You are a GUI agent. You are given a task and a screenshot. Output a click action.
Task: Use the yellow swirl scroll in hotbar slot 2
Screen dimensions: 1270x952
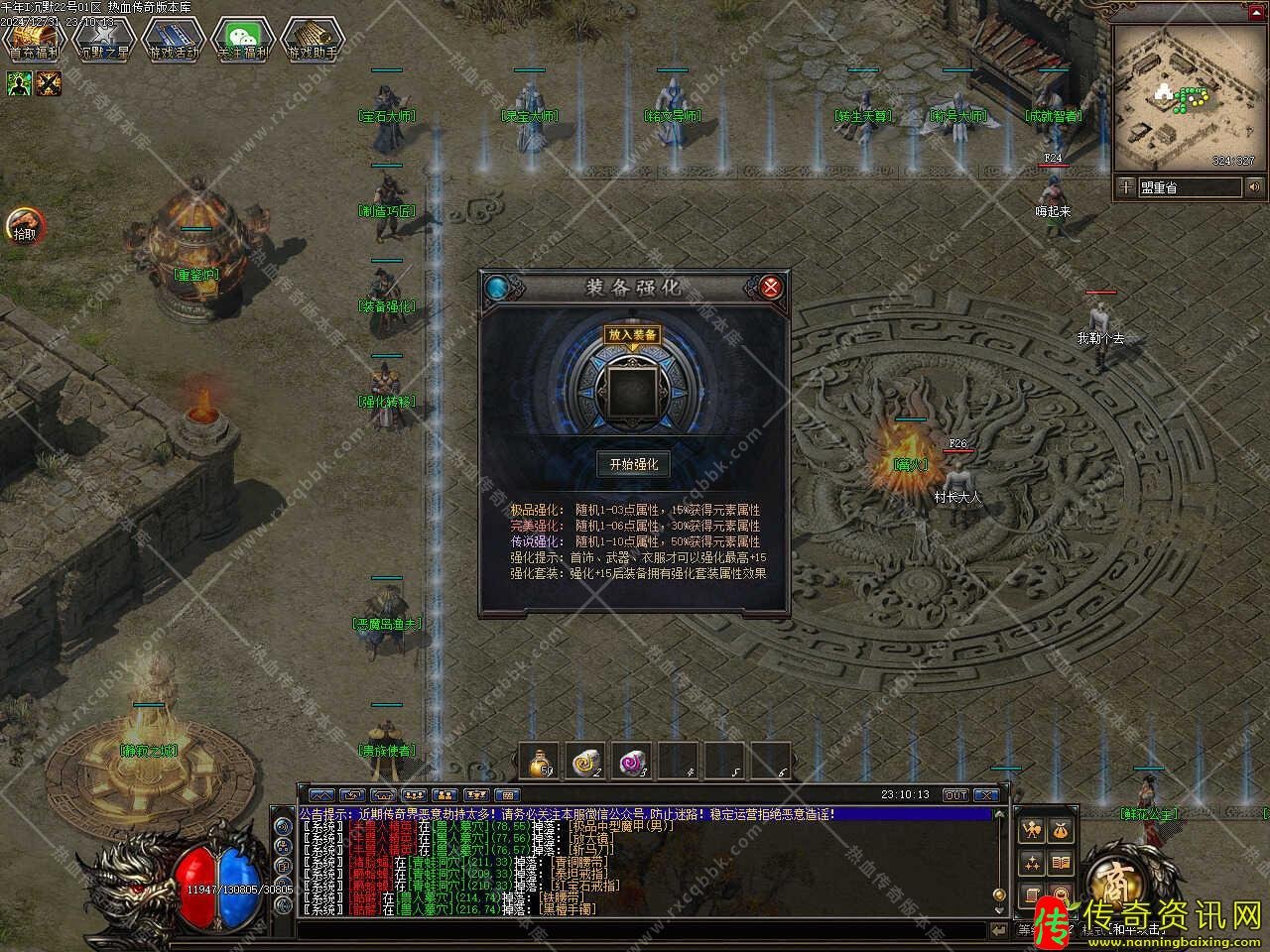(587, 762)
